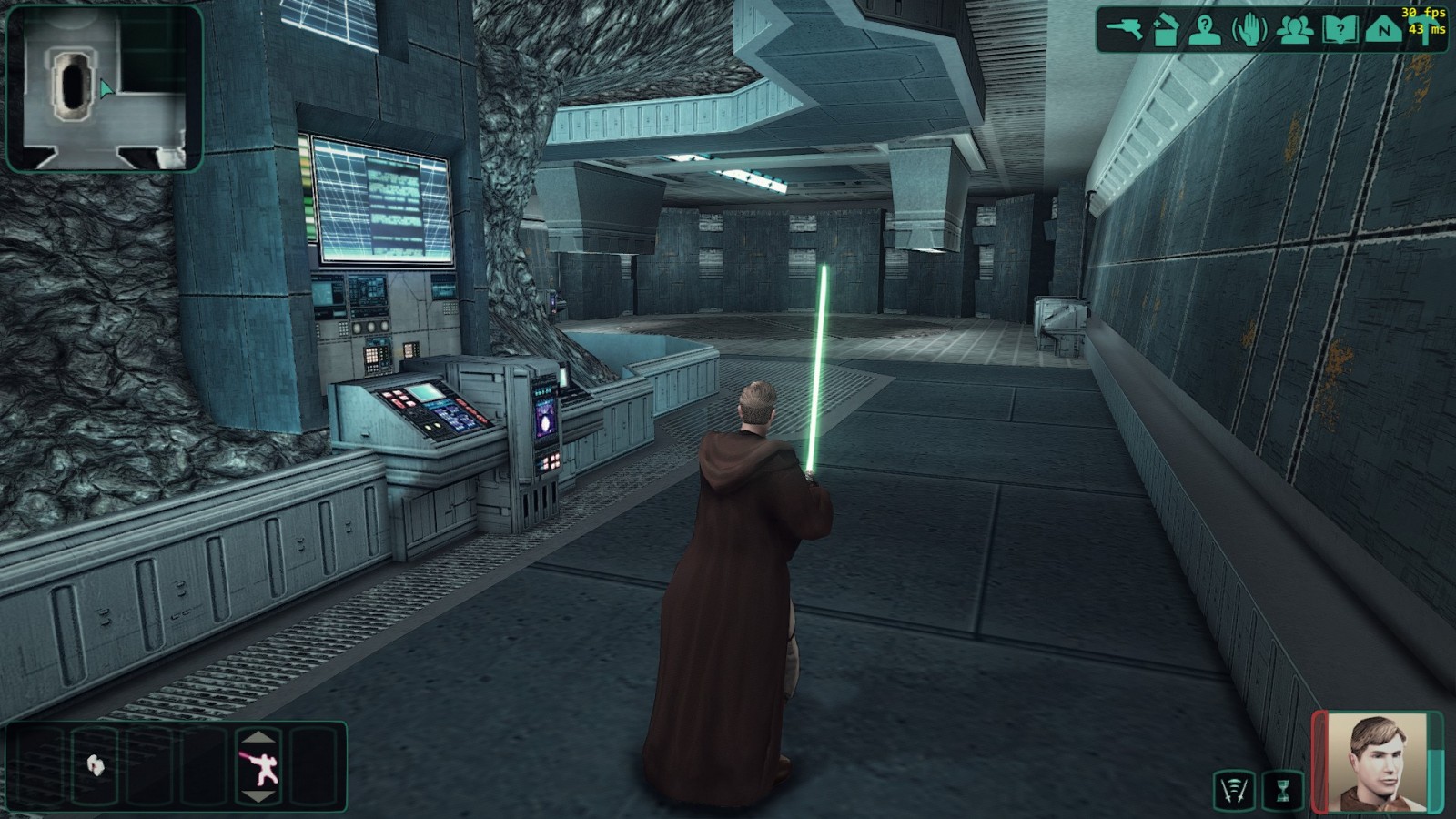Open the abilities screen with hand icon
1456x819 pixels.
[x=1249, y=29]
